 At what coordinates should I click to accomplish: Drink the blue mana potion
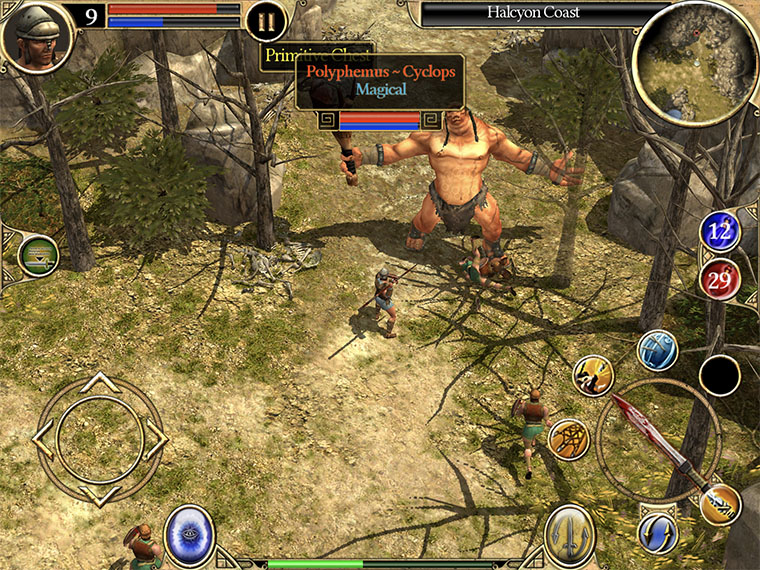tap(720, 231)
